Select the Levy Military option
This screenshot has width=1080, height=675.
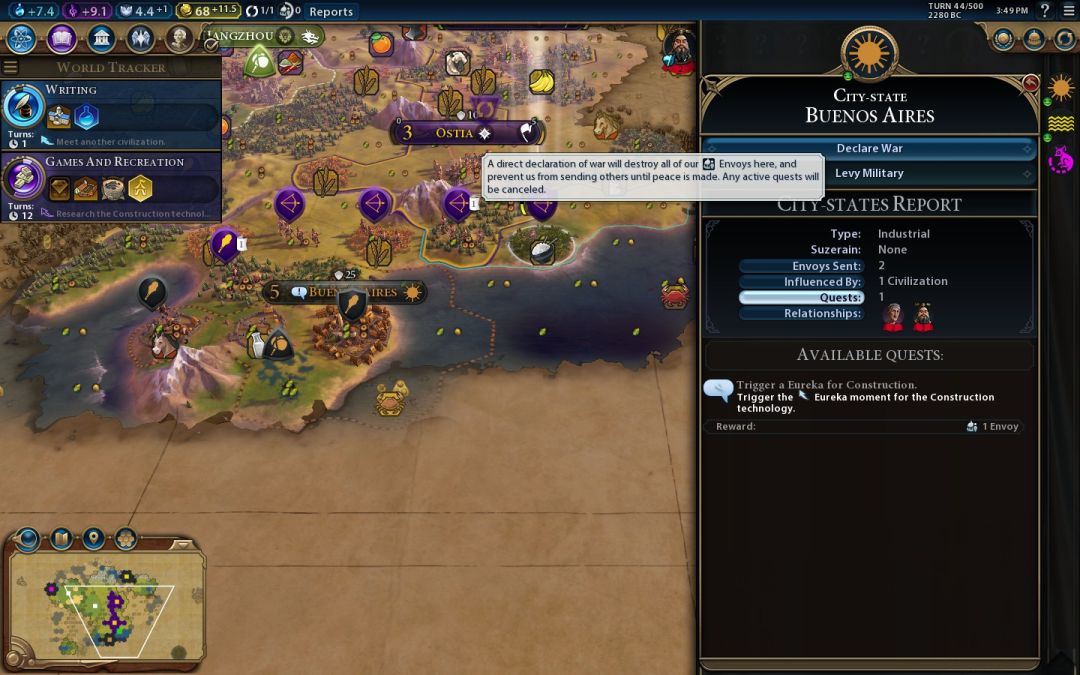869,173
